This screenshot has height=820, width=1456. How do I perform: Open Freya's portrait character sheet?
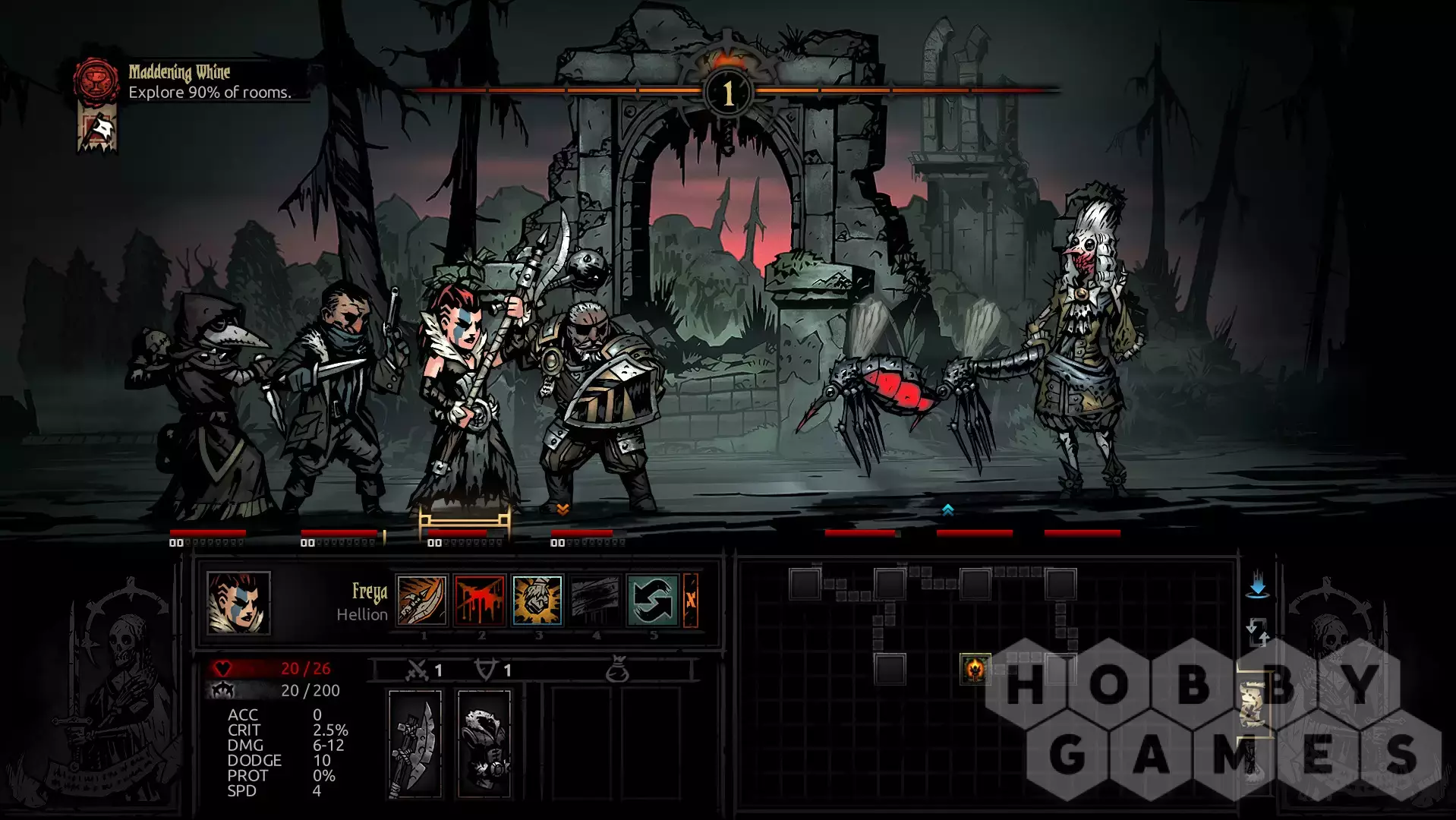[238, 603]
